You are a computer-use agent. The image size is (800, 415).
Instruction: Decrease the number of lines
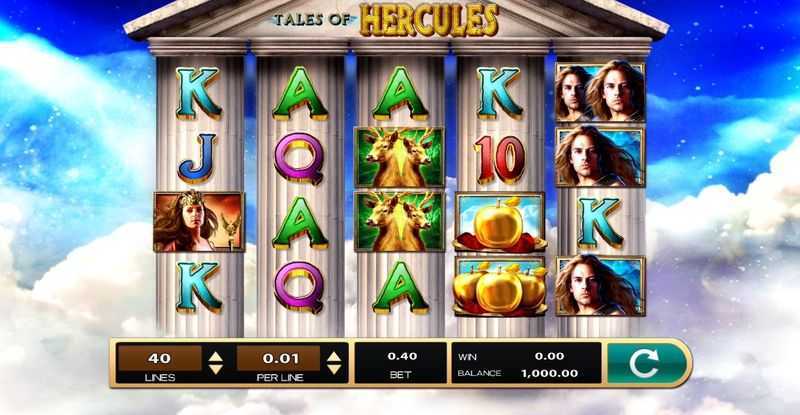tap(215, 369)
